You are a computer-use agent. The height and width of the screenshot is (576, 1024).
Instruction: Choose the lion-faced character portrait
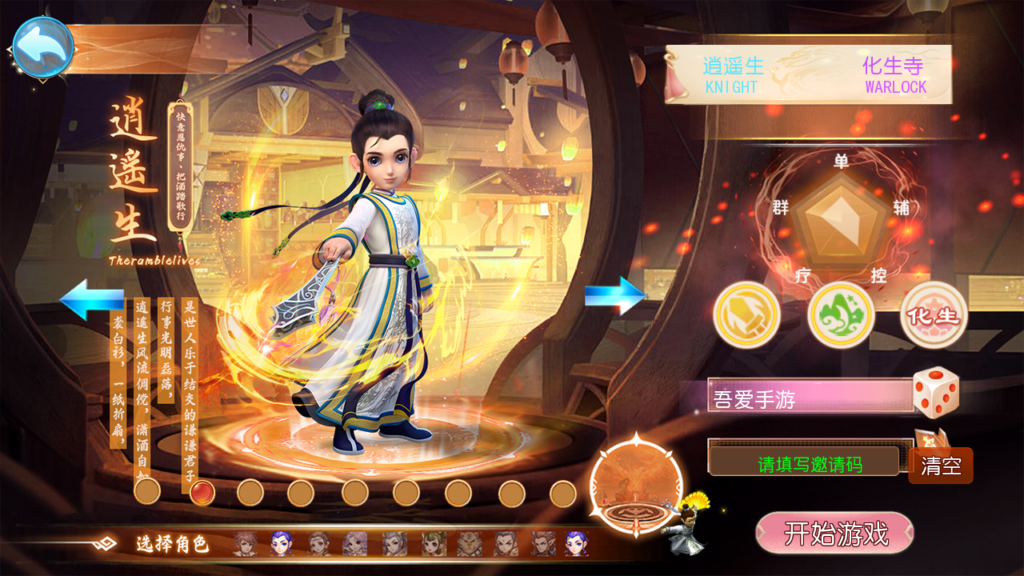pyautogui.click(x=469, y=544)
